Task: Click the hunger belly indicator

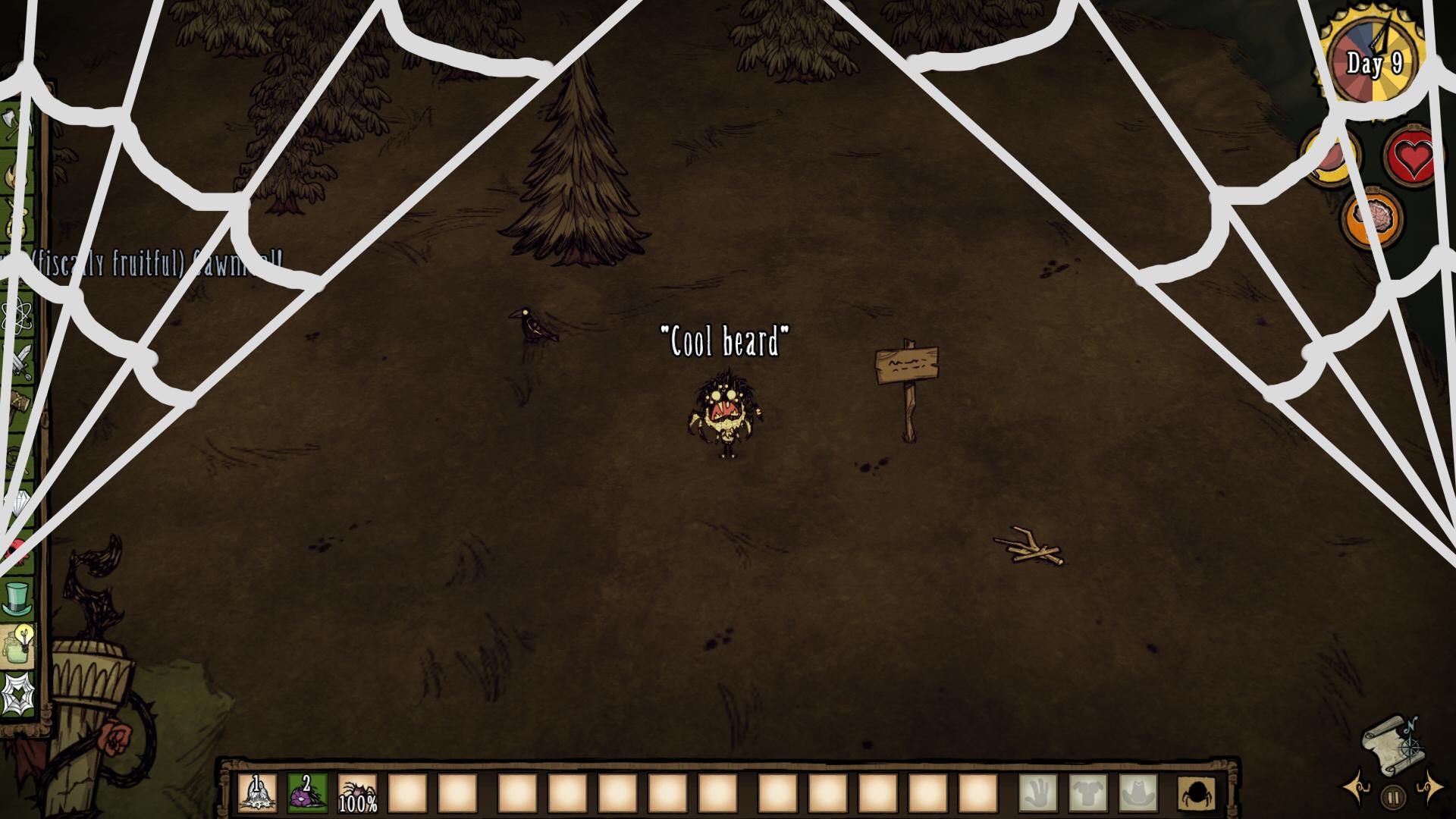Action: coord(1329,155)
